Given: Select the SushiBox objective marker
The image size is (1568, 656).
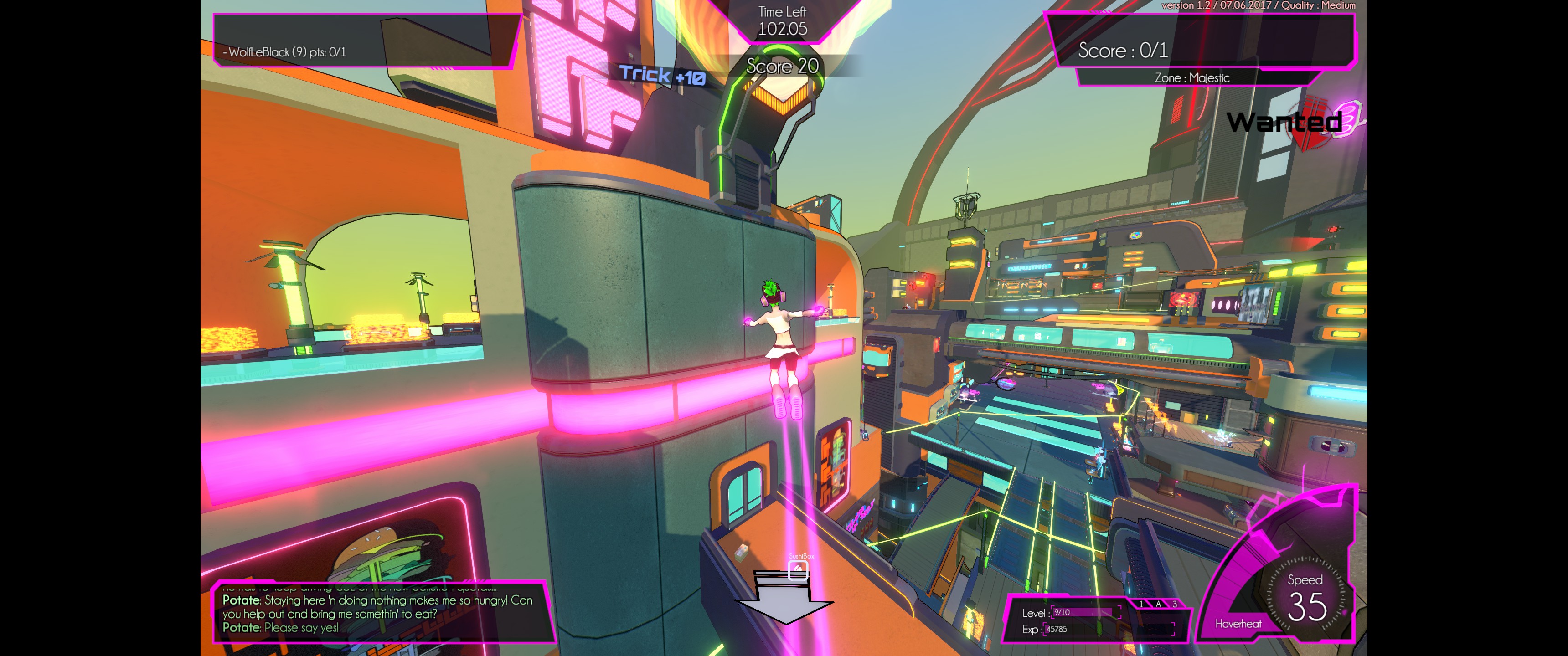Looking at the screenshot, I should point(797,569).
